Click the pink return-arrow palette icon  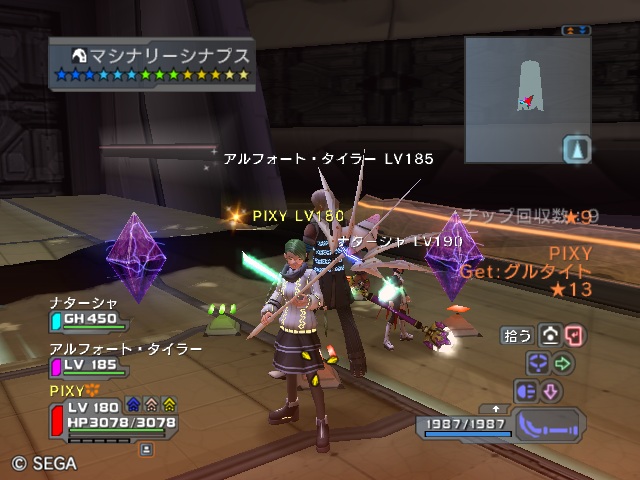pos(575,336)
